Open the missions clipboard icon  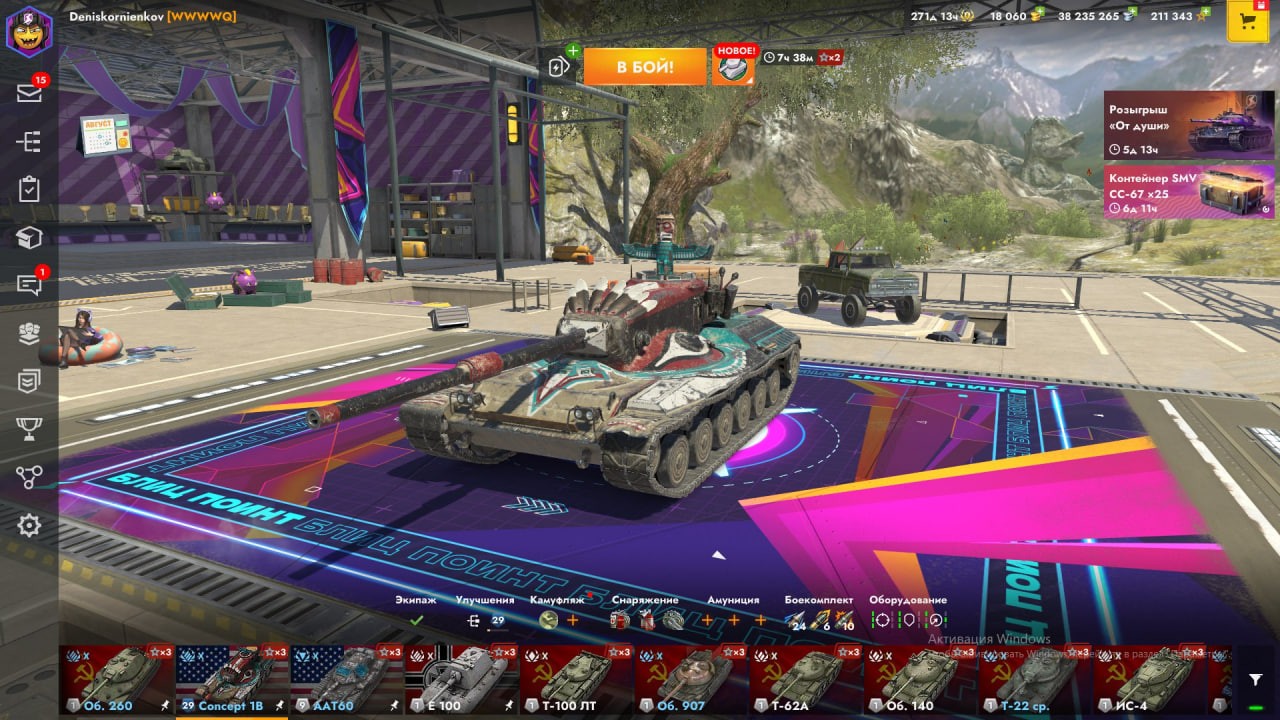click(29, 189)
